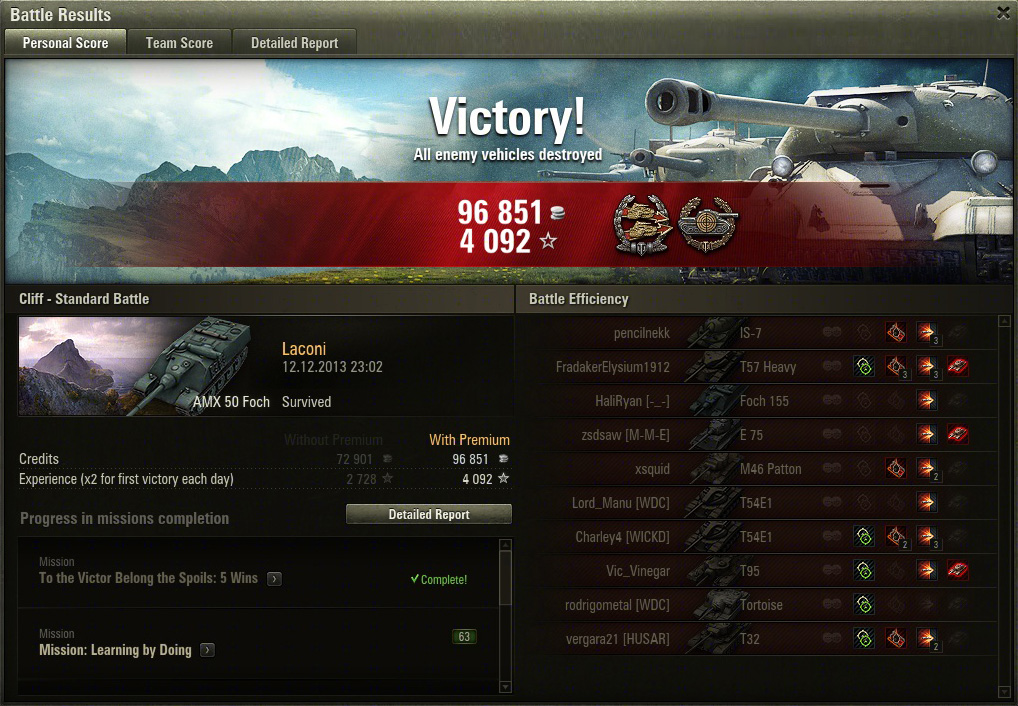Screen dimensions: 1018x706
Task: Select Vic_Vinegar's T95 row
Action: click(x=760, y=571)
